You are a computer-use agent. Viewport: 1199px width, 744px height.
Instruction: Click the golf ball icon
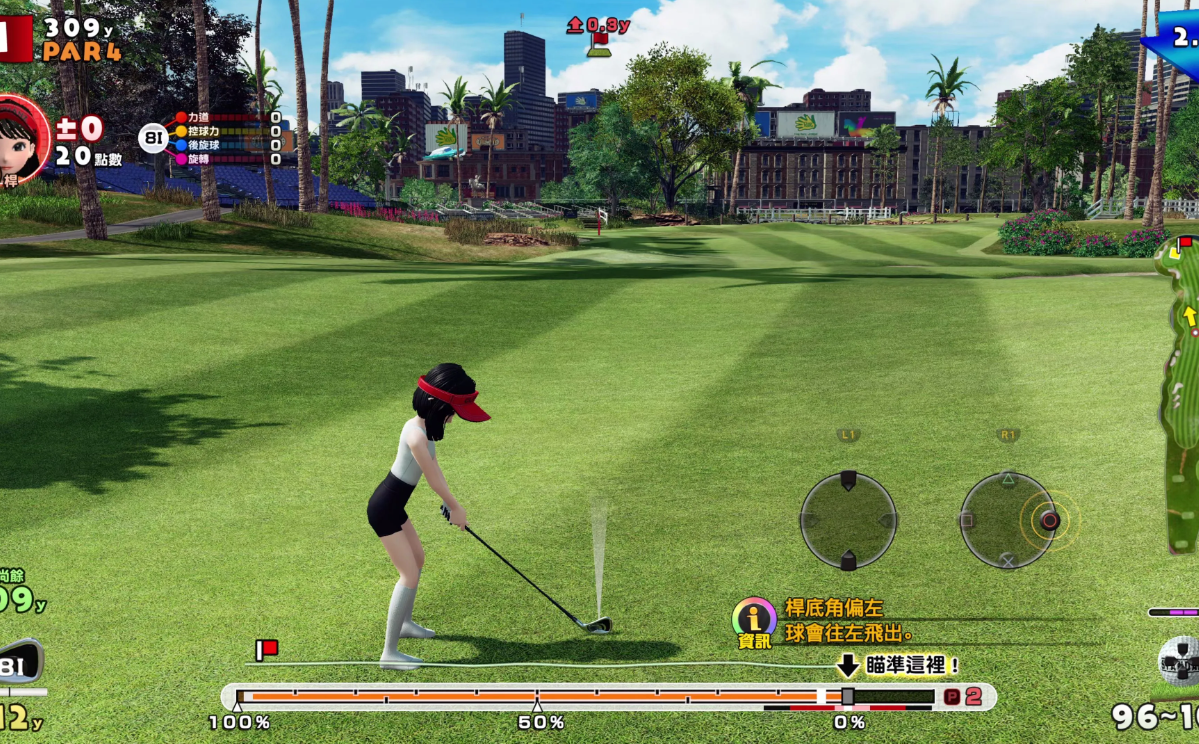pos(1178,659)
